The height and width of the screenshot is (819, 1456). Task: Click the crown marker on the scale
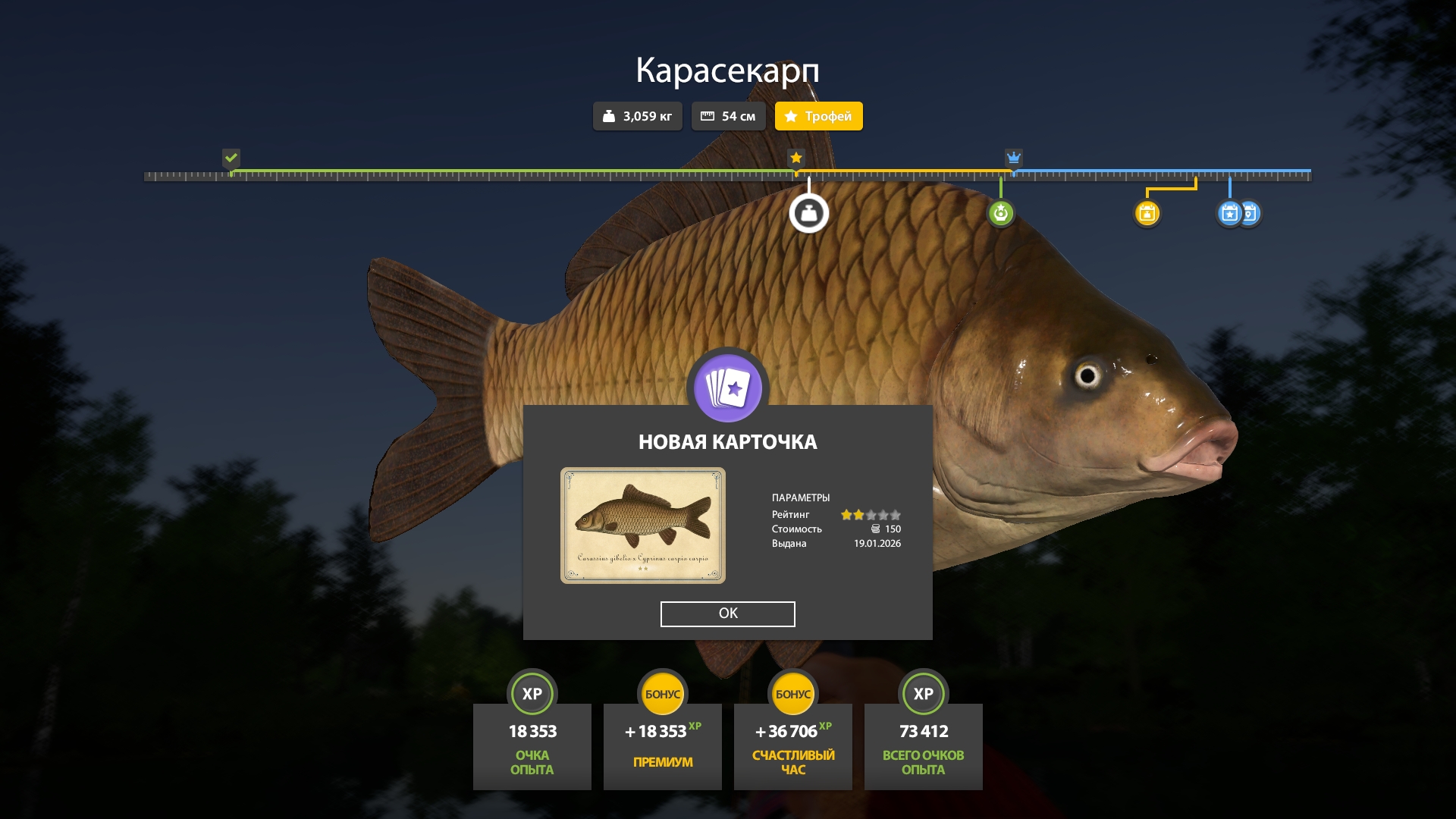(x=1013, y=158)
